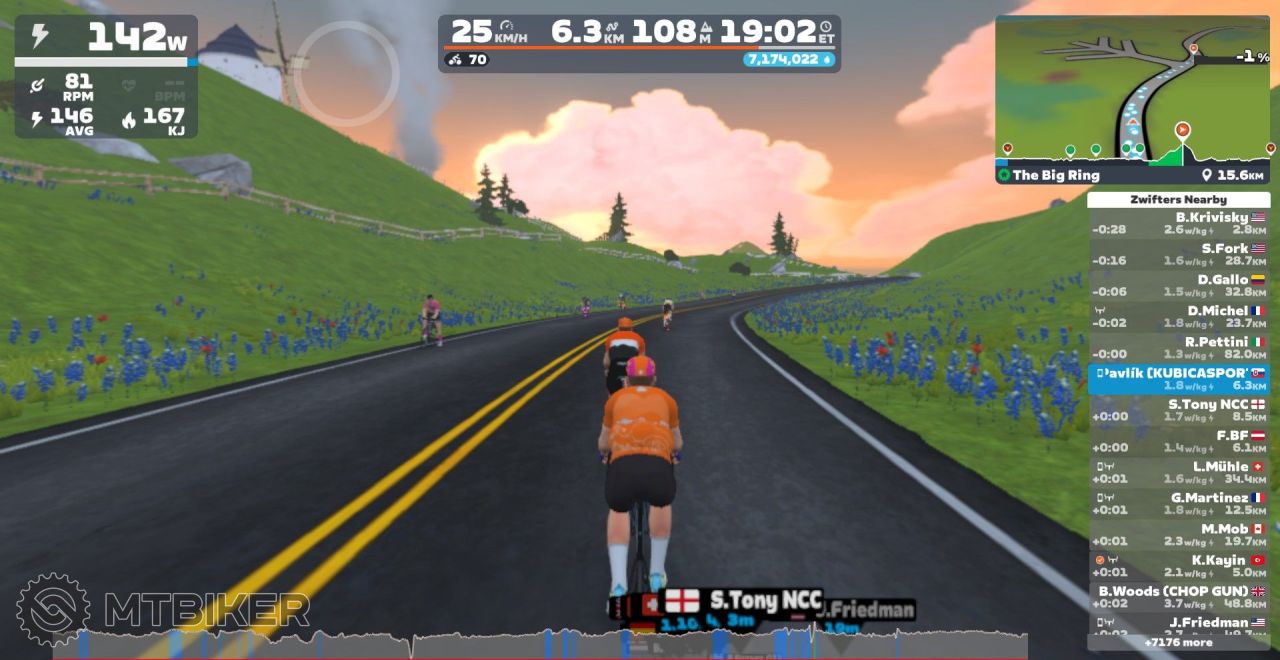
Task: Pick K.Kayin from the nearby list
Action: click(1178, 566)
